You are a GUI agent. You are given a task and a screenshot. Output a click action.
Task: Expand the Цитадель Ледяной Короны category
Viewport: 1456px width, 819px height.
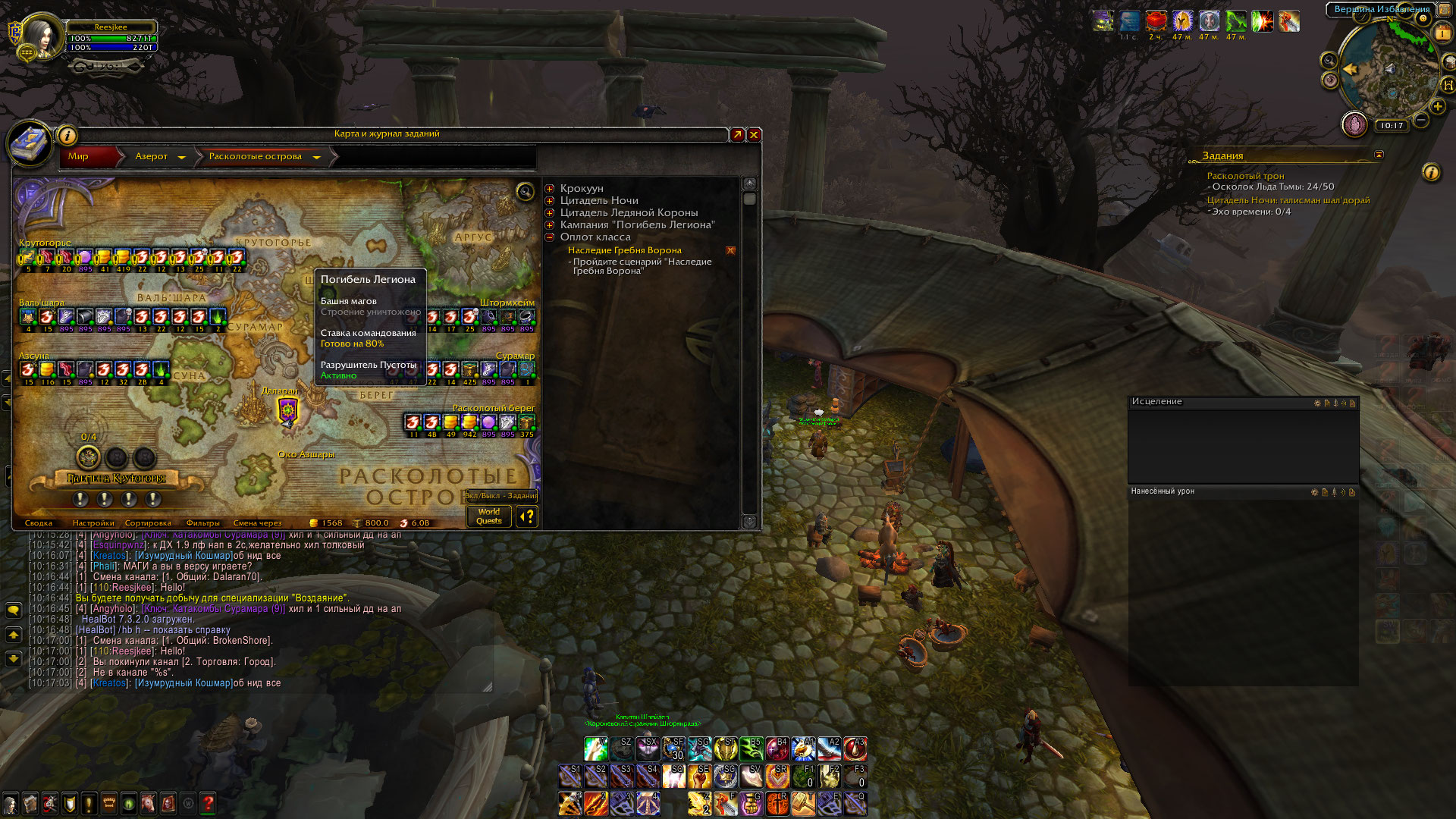pyautogui.click(x=550, y=213)
